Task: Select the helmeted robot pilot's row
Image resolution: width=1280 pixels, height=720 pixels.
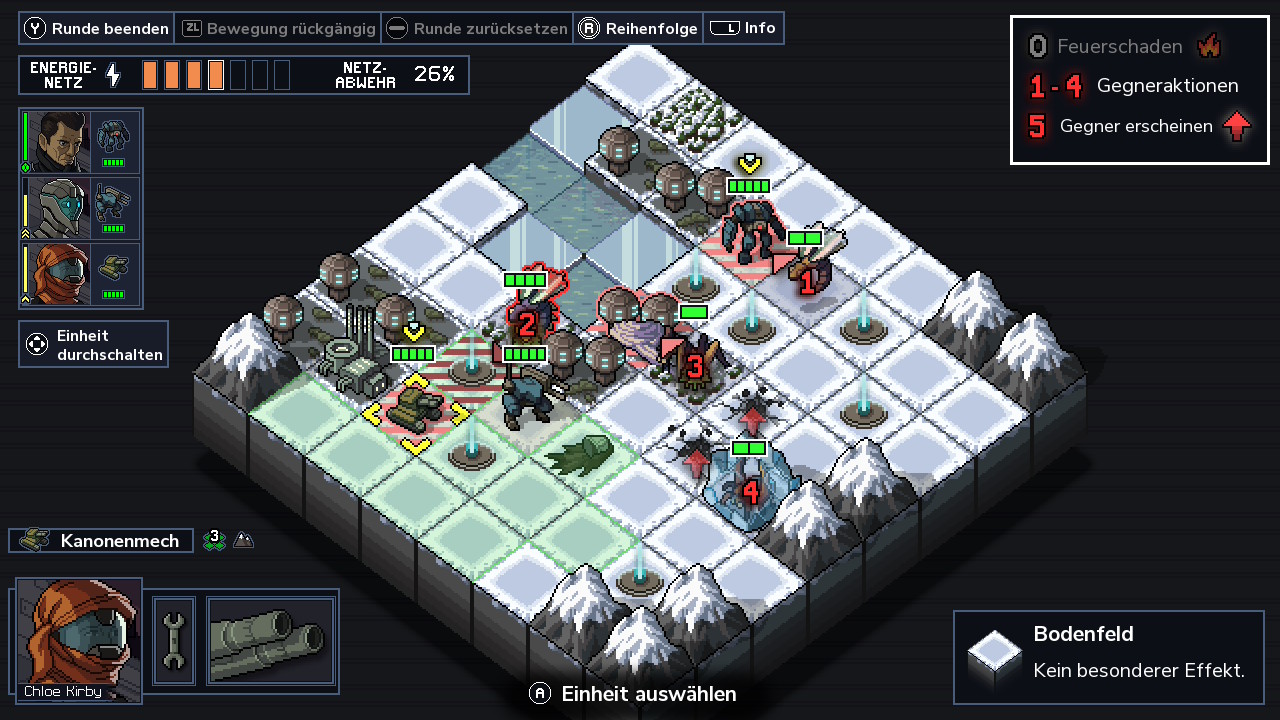Action: 81,208
